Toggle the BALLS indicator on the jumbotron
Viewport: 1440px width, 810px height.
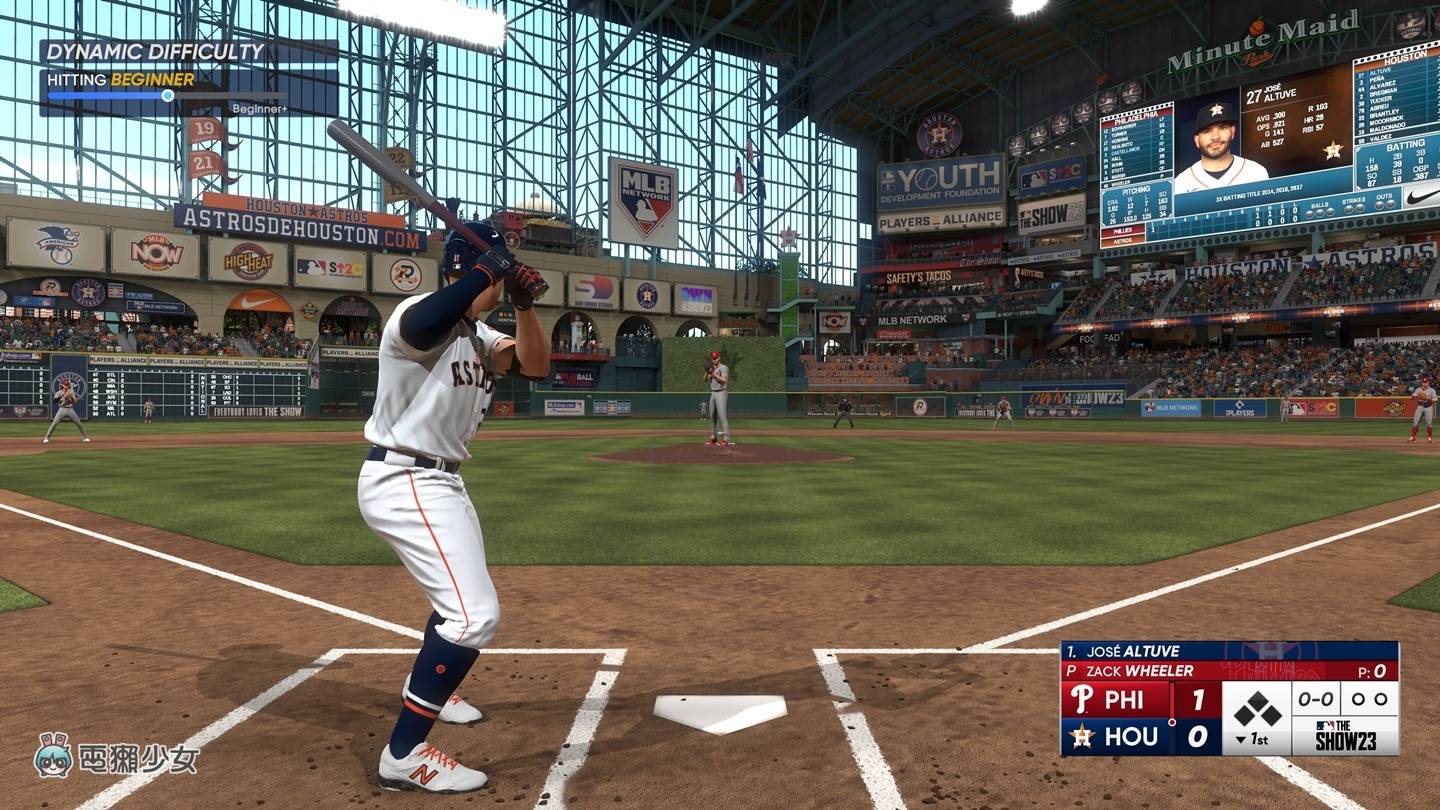[1319, 204]
